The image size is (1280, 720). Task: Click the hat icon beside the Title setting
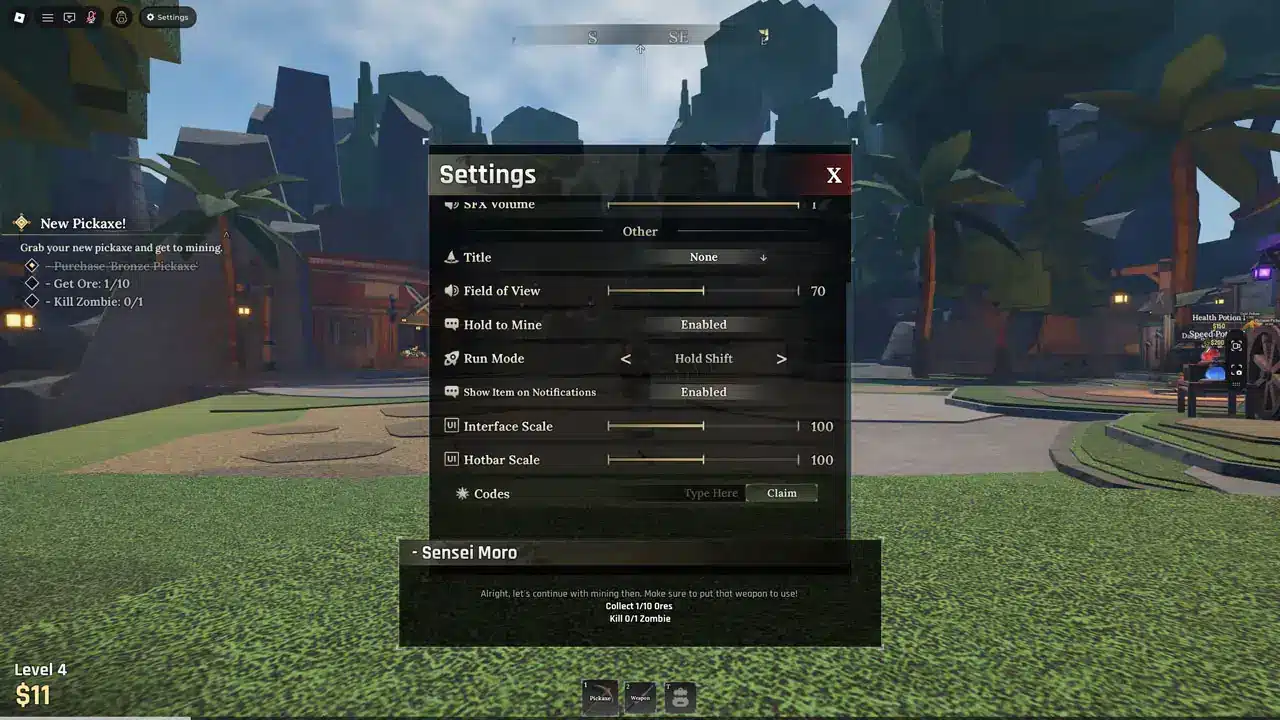point(451,257)
